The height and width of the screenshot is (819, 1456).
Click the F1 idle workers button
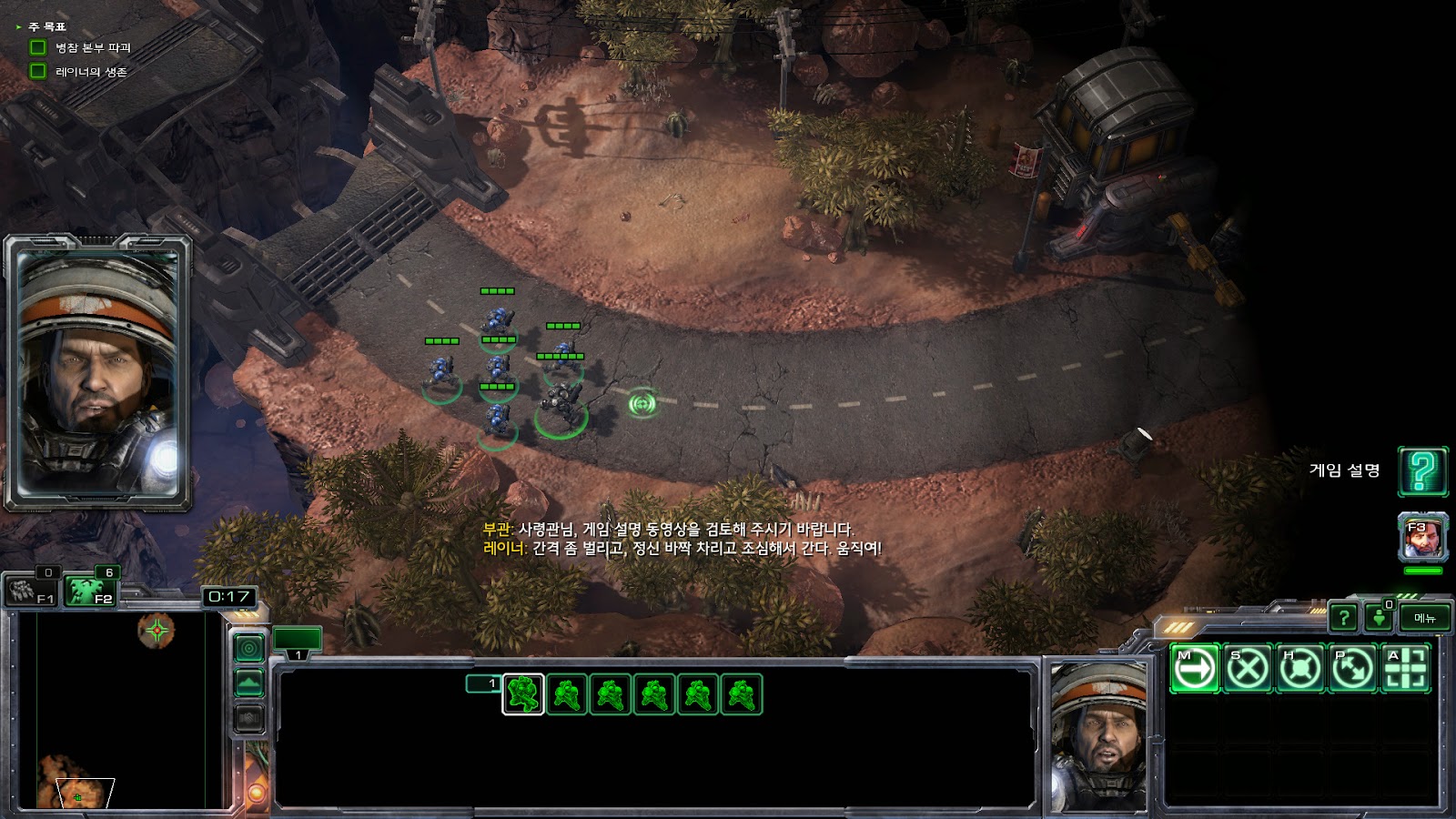click(30, 591)
